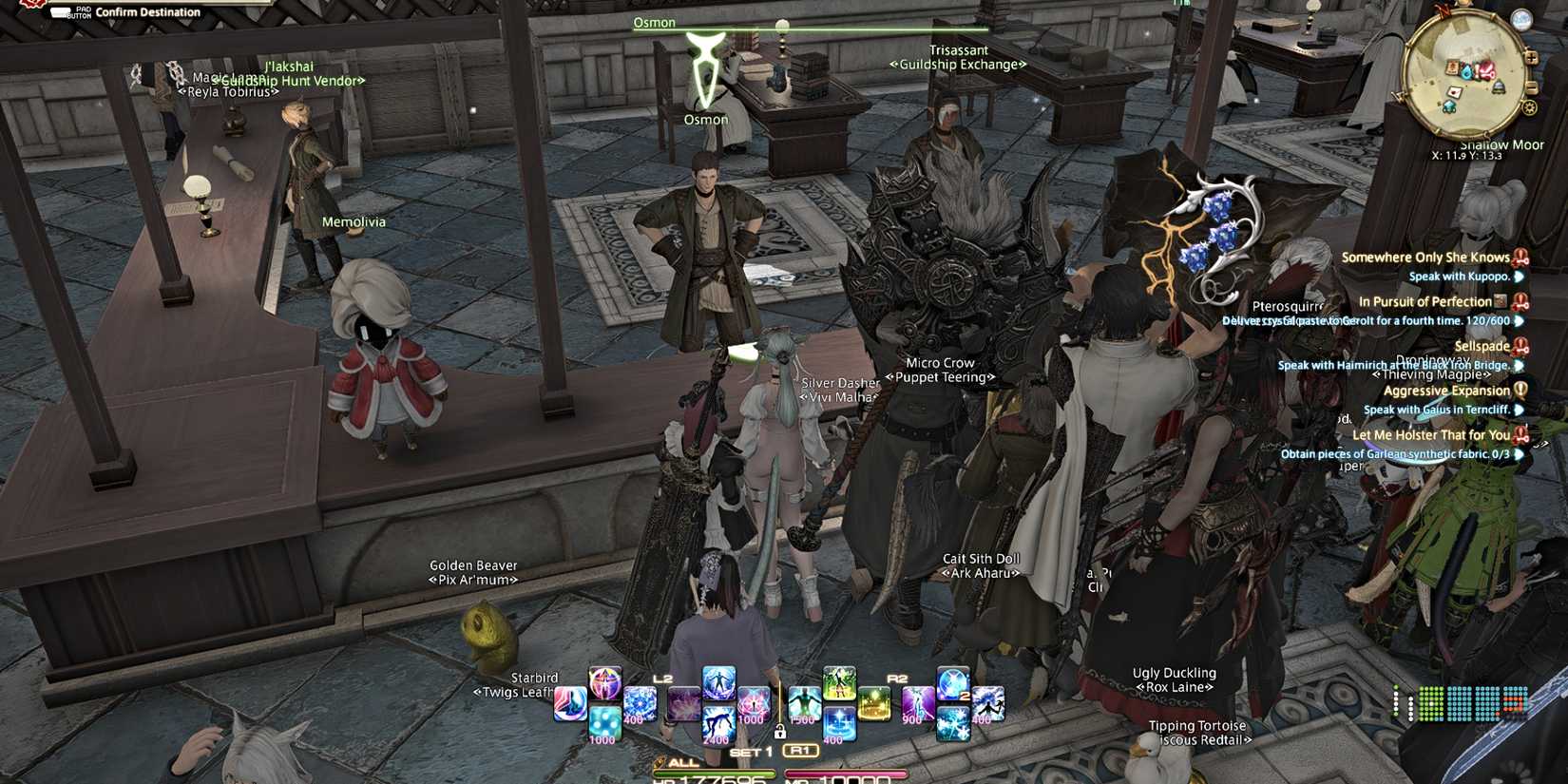Click the exclamation icon beside Aggressive Expansion

pyautogui.click(x=1522, y=391)
